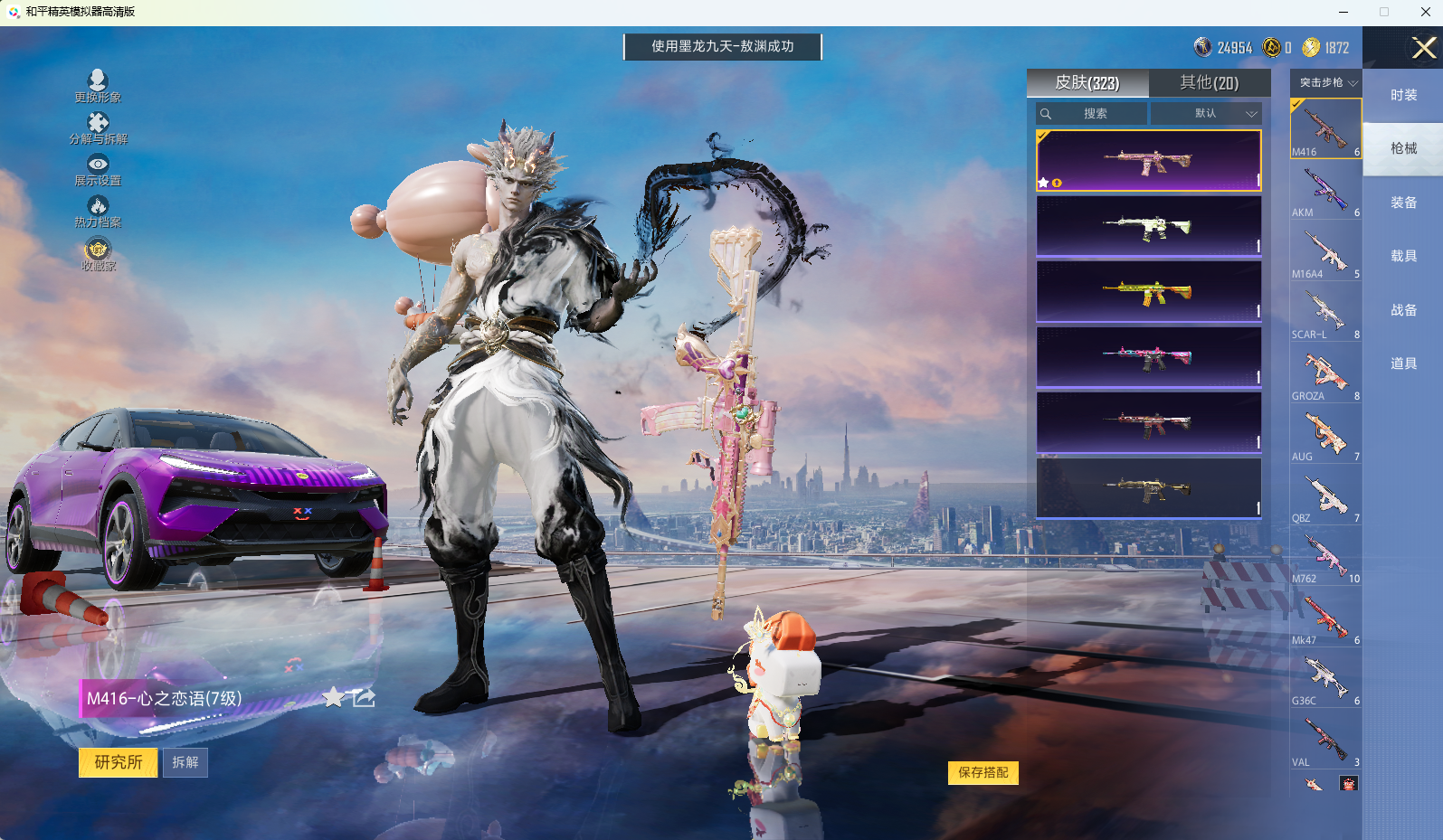
Task: Switch to the 其他(20) tab
Action: (x=1209, y=83)
